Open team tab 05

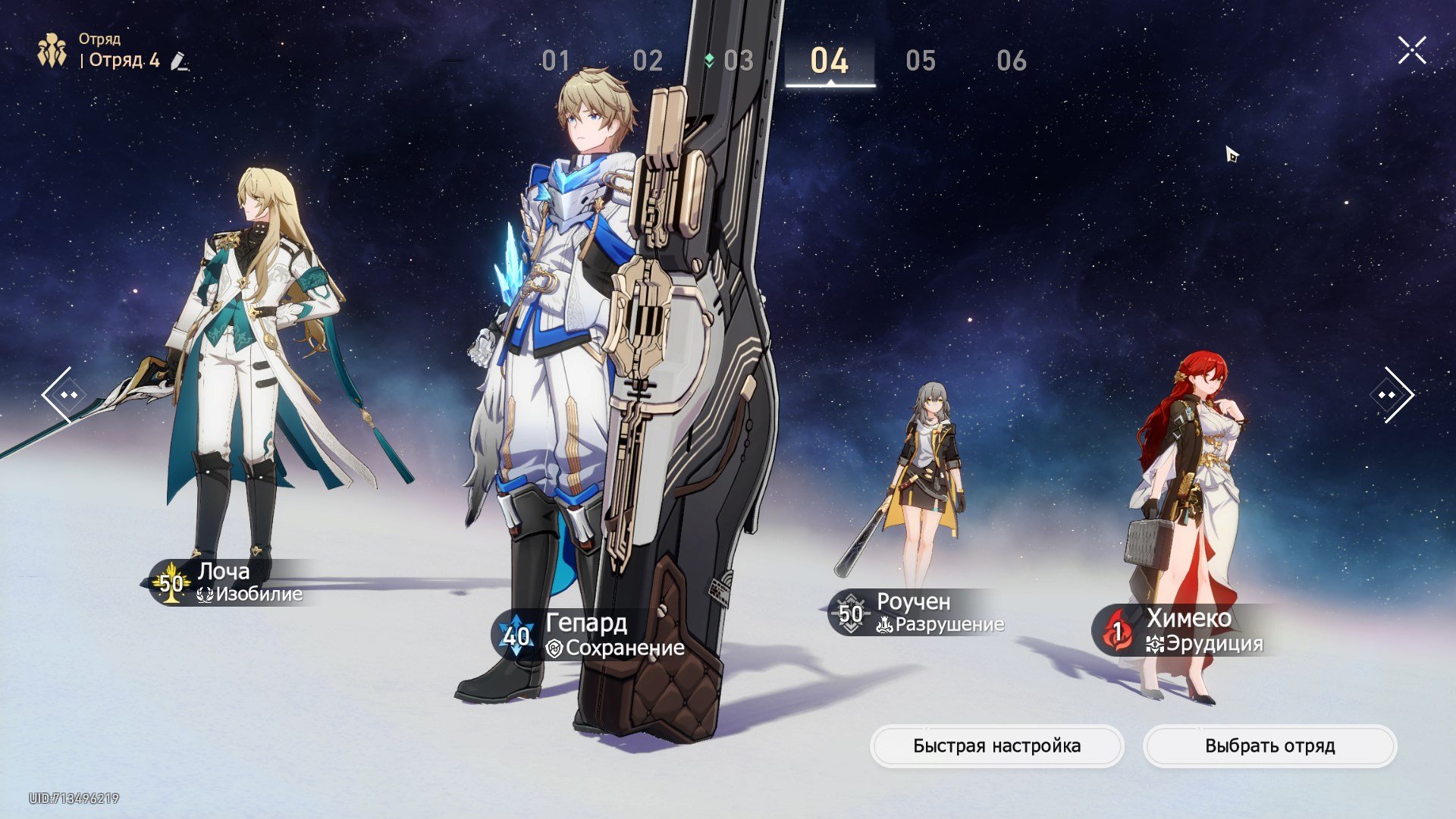(x=921, y=61)
